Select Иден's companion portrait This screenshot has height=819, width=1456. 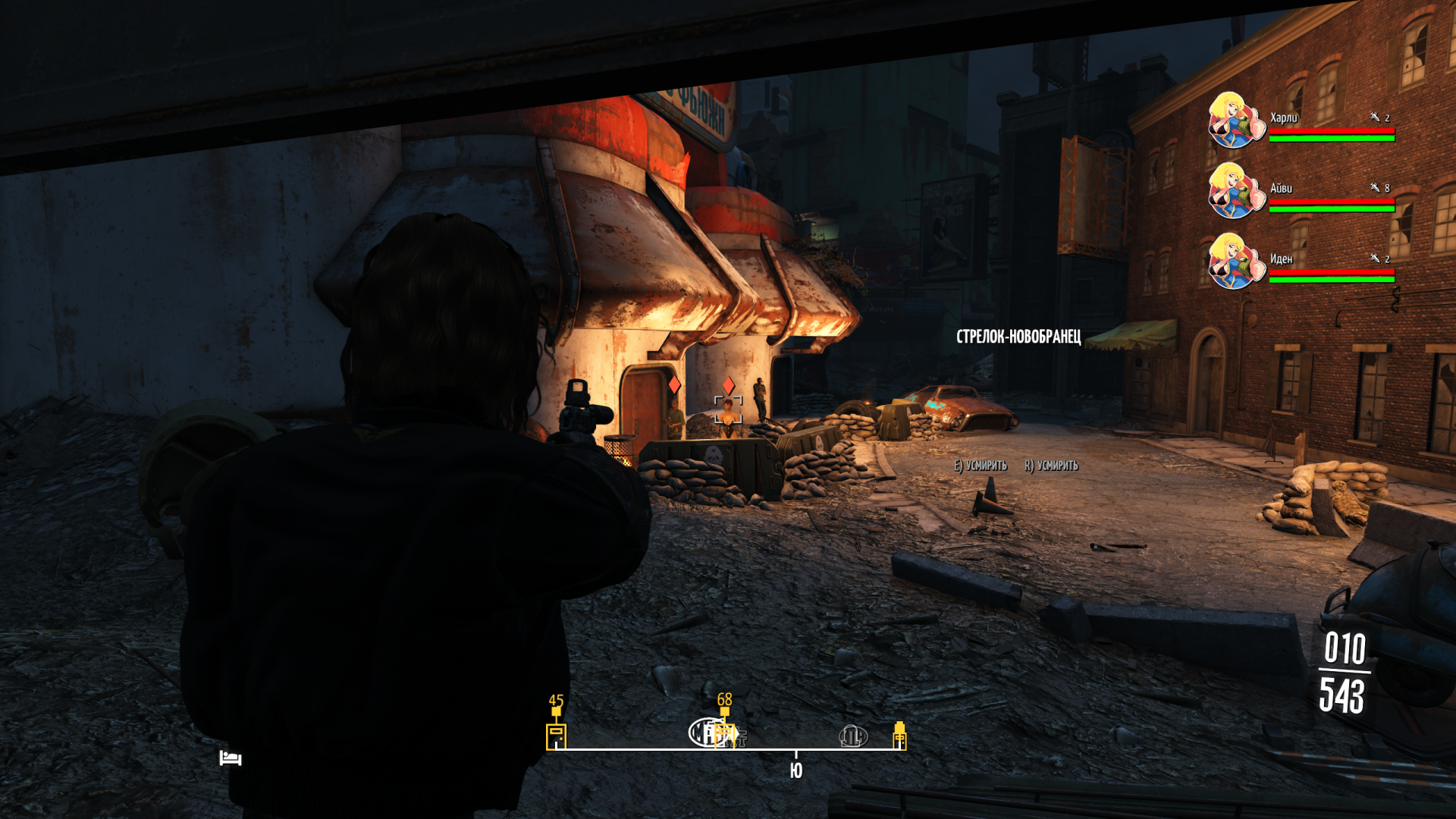(x=1236, y=261)
